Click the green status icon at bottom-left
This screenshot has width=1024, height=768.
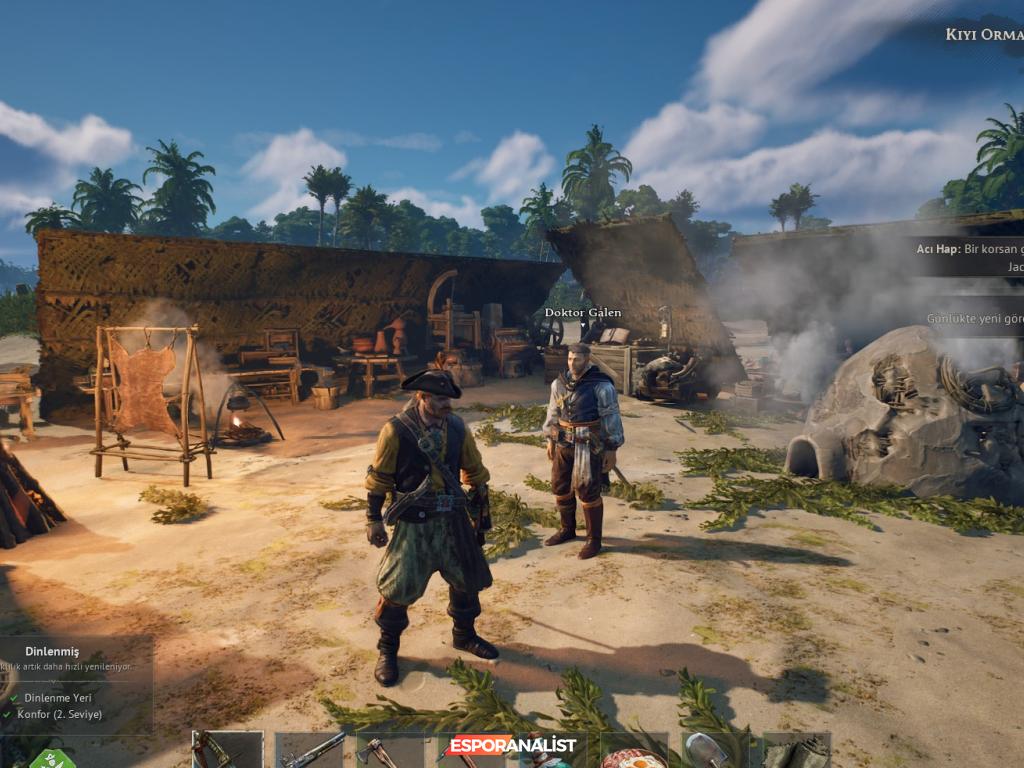tap(52, 759)
